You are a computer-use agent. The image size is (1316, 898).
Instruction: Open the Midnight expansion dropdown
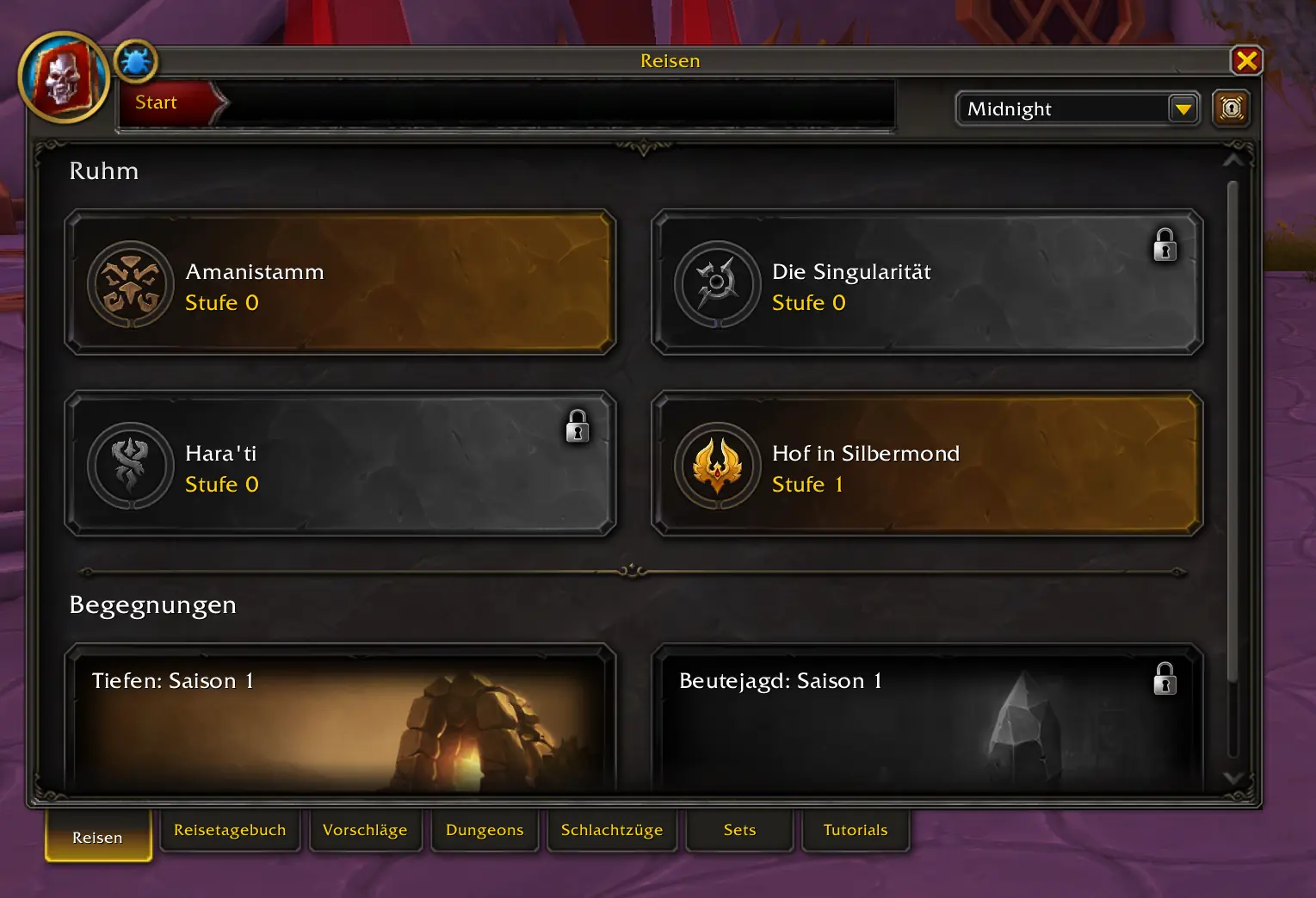click(1077, 108)
